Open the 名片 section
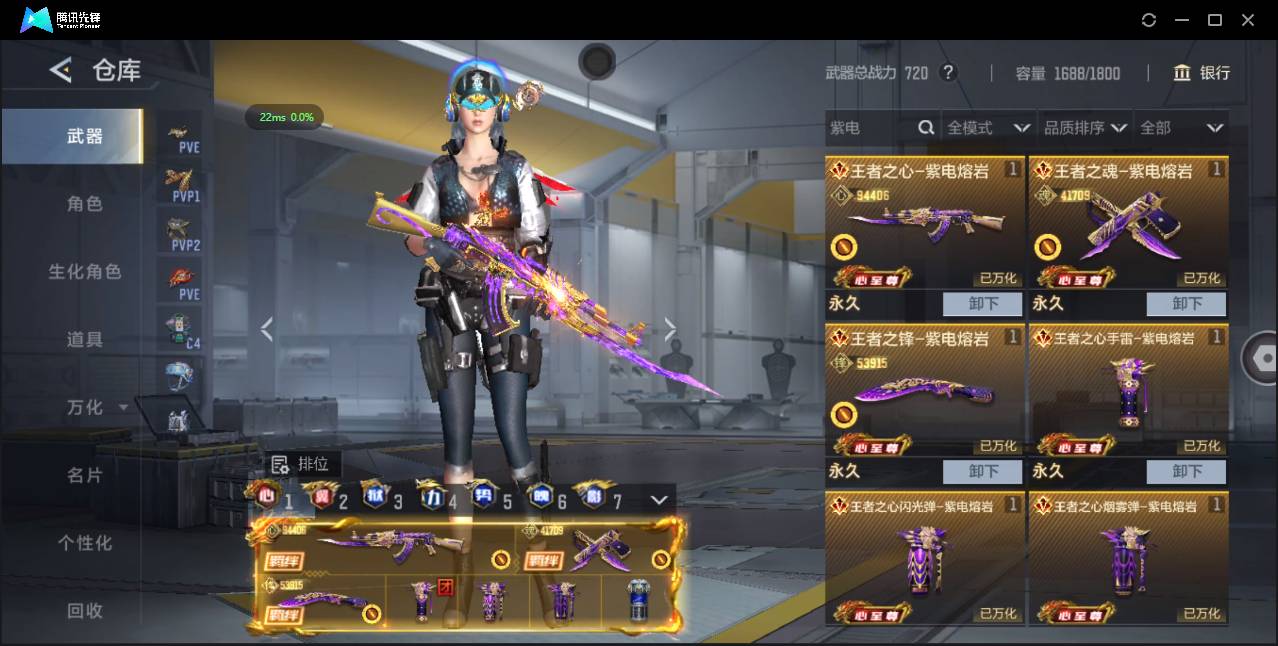This screenshot has width=1278, height=646. pos(85,475)
